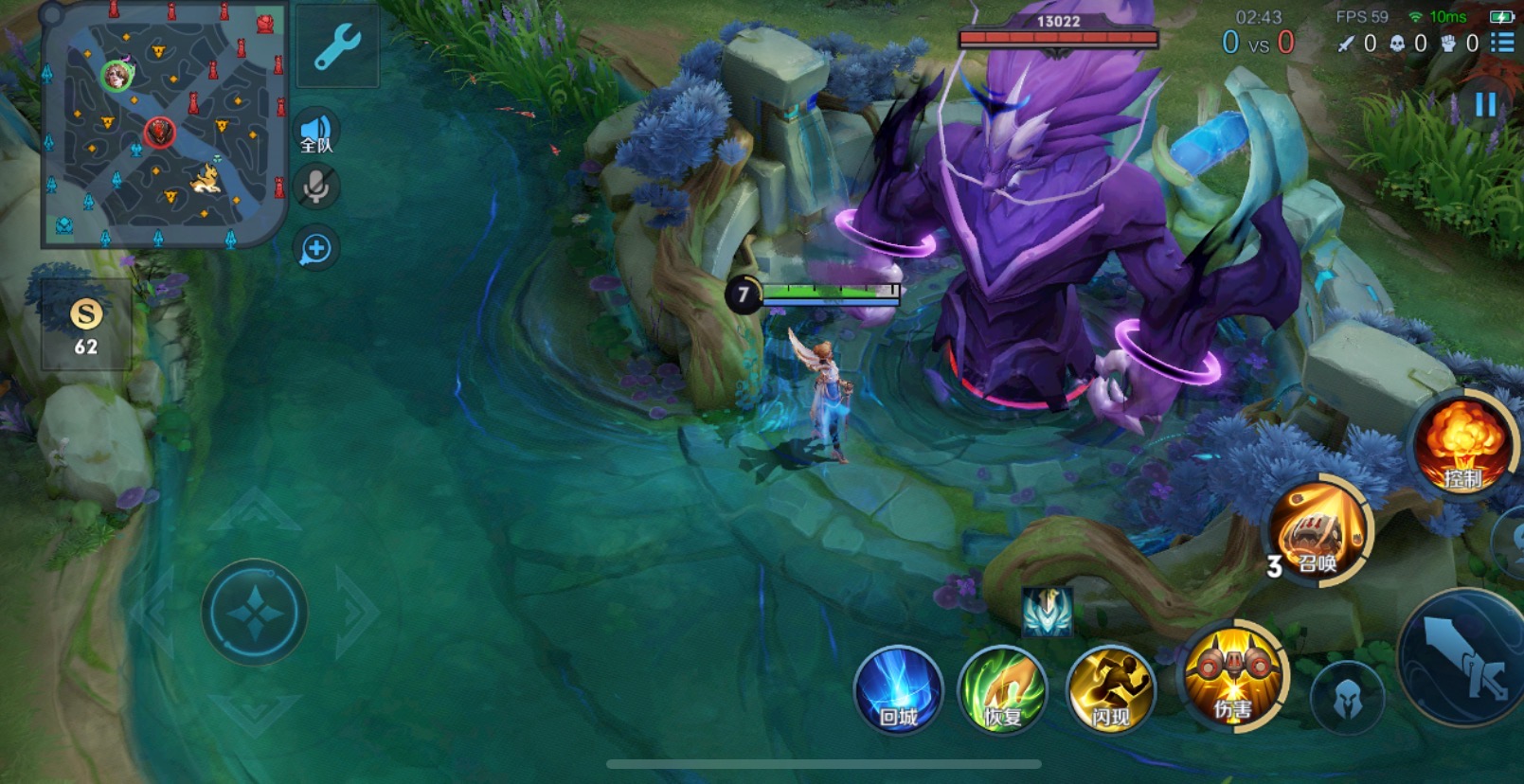The image size is (1524, 784).
Task: Open the scoreboard list icon
Action: [1502, 43]
